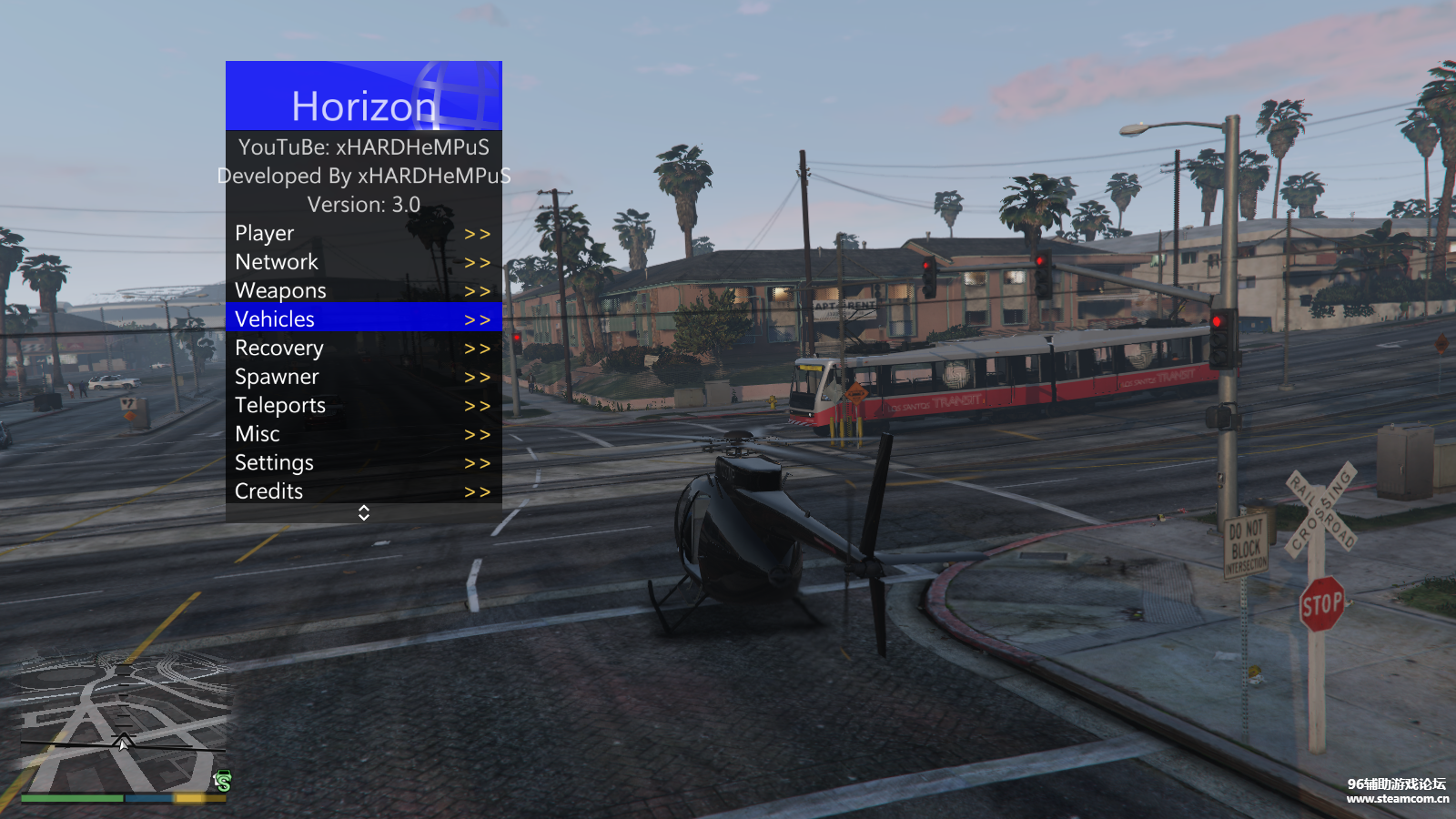This screenshot has height=819, width=1456.
Task: Select the Network menu entry
Action: 363,262
